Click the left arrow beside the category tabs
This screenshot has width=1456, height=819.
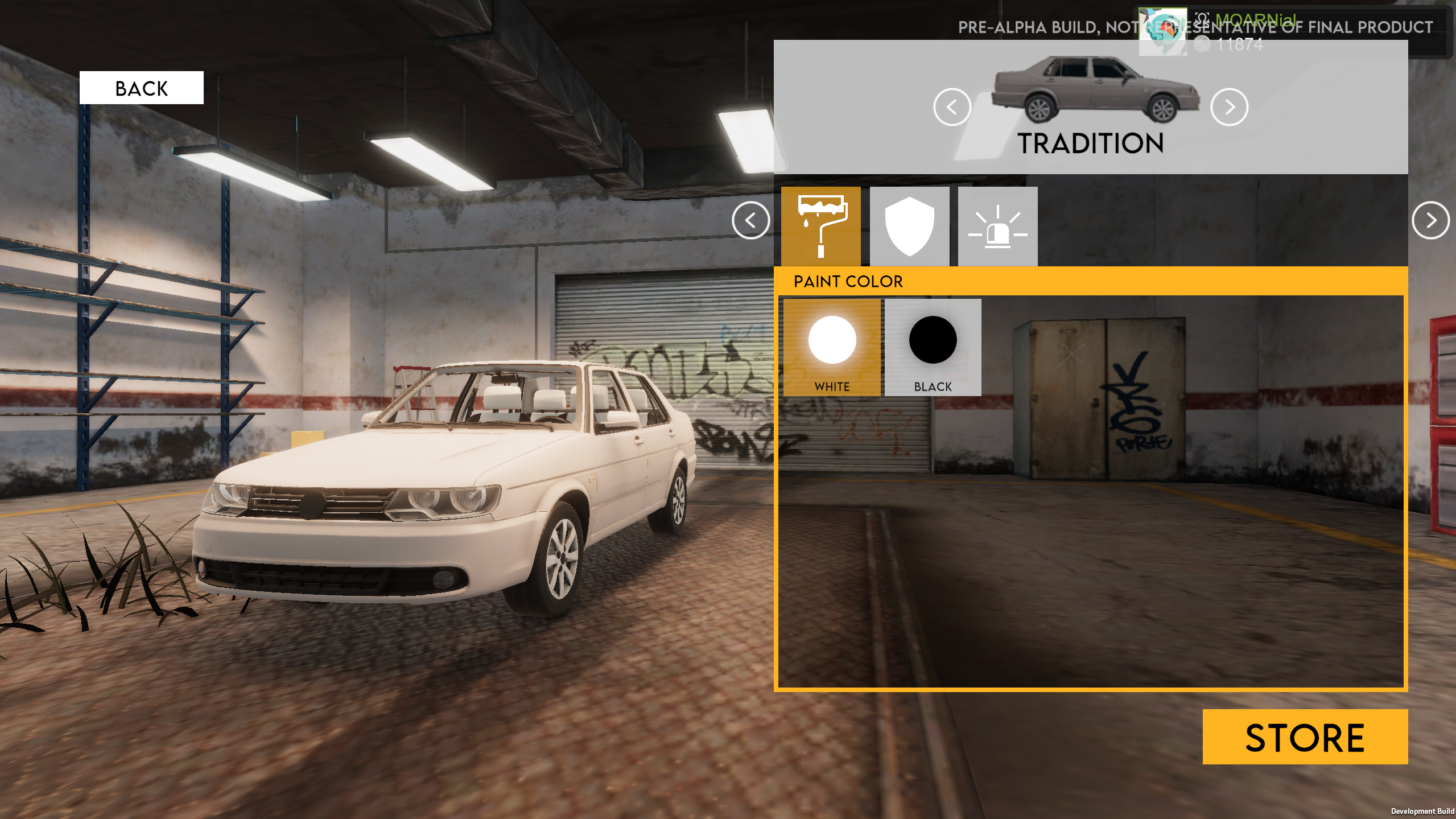(750, 220)
